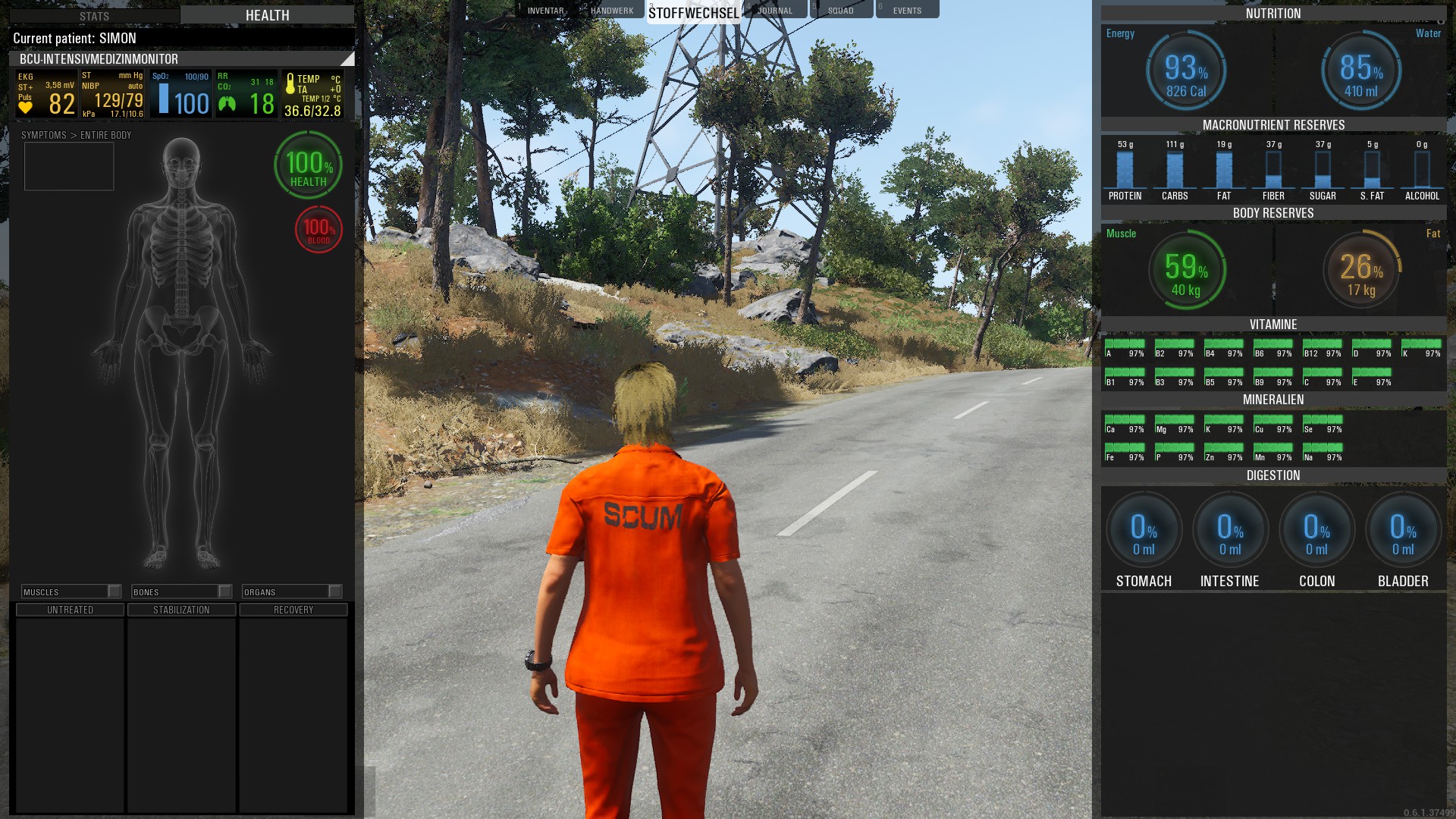Go to the Handwerk crafting tab
Viewport: 1456px width, 819px height.
click(612, 11)
